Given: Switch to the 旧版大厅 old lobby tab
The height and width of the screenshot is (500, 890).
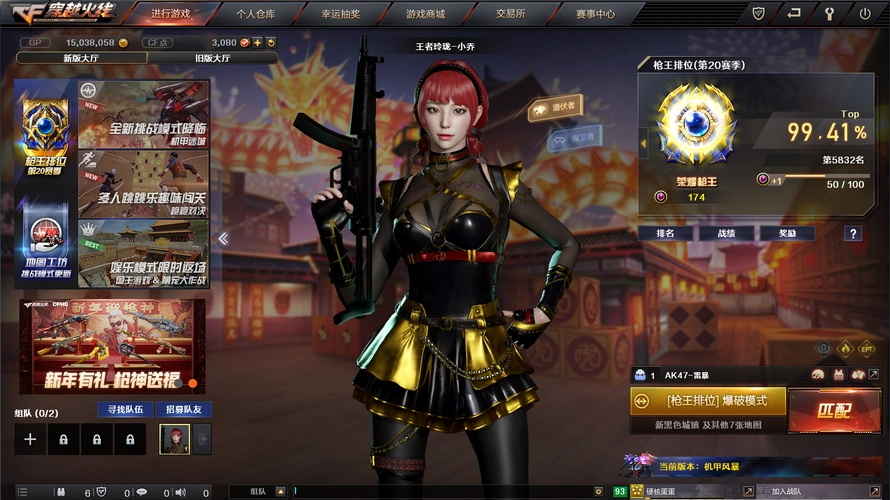Looking at the screenshot, I should click(211, 58).
